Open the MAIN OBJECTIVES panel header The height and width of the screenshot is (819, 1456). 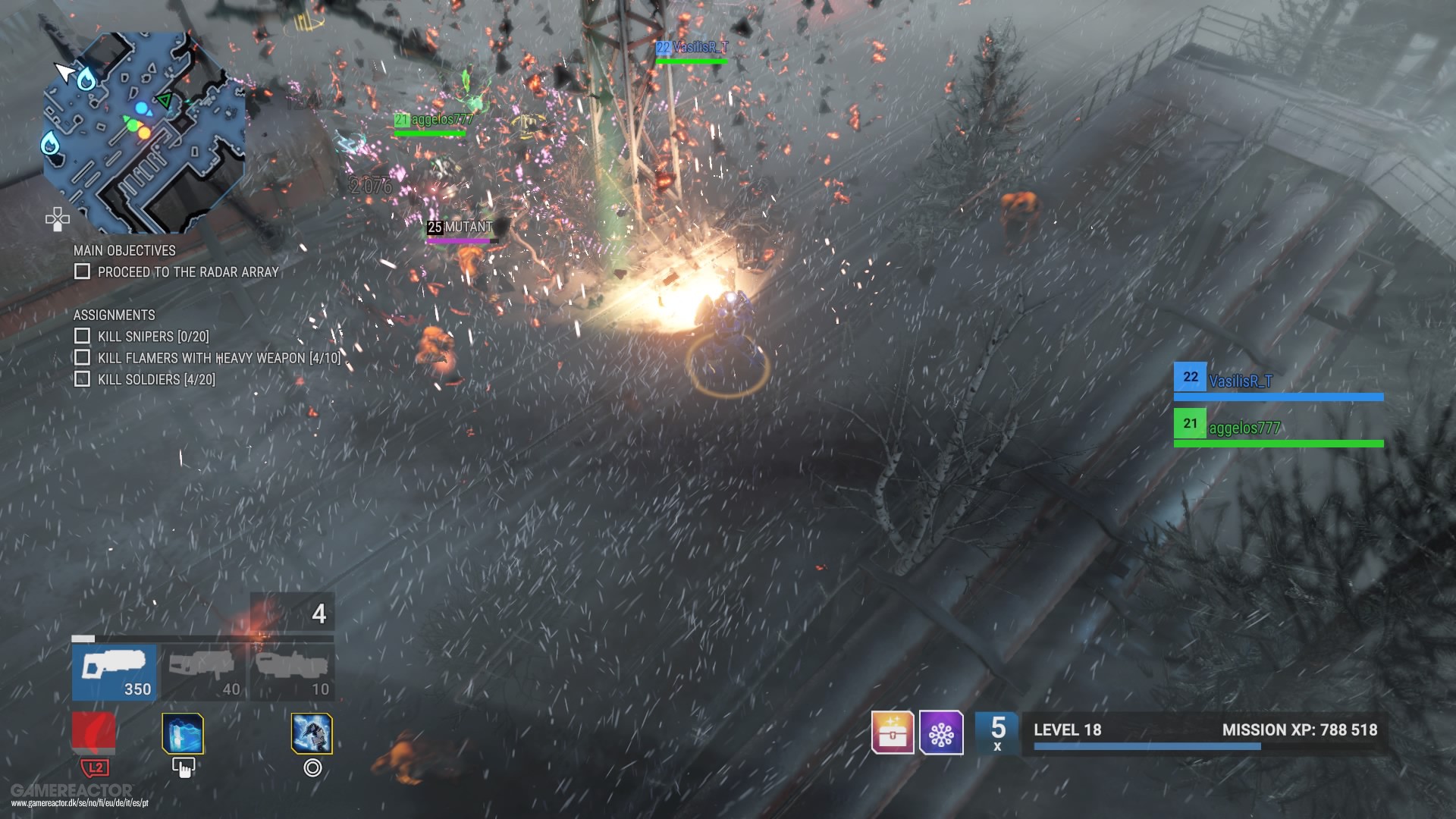[x=124, y=251]
